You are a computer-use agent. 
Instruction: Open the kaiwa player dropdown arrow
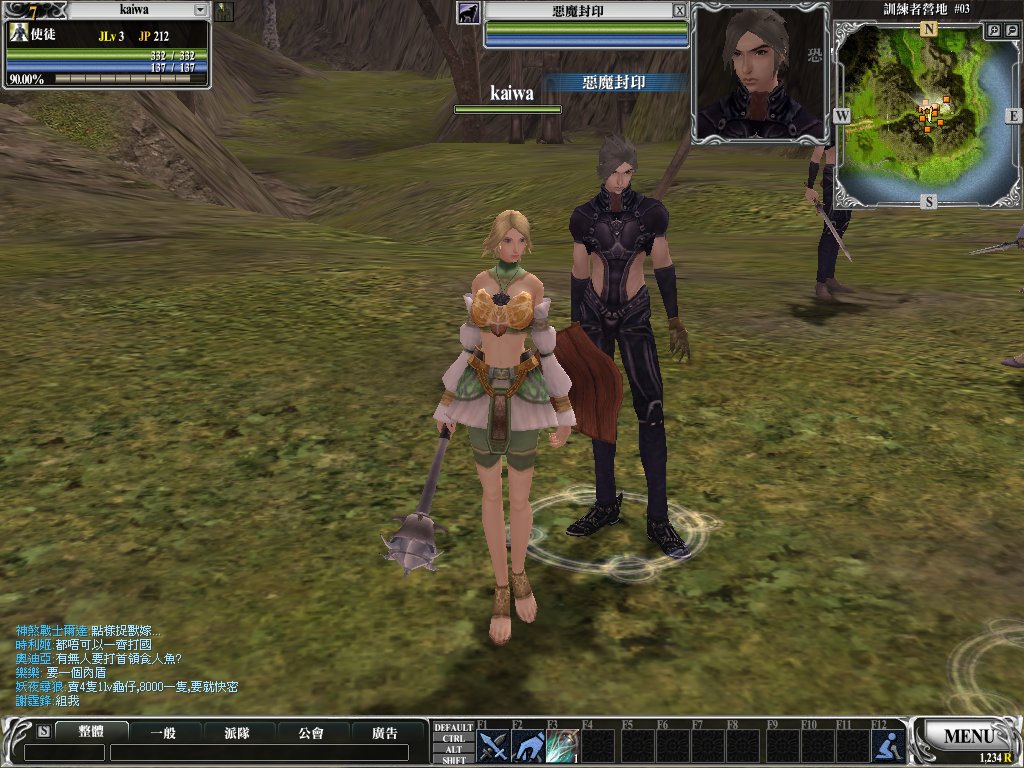click(x=200, y=10)
